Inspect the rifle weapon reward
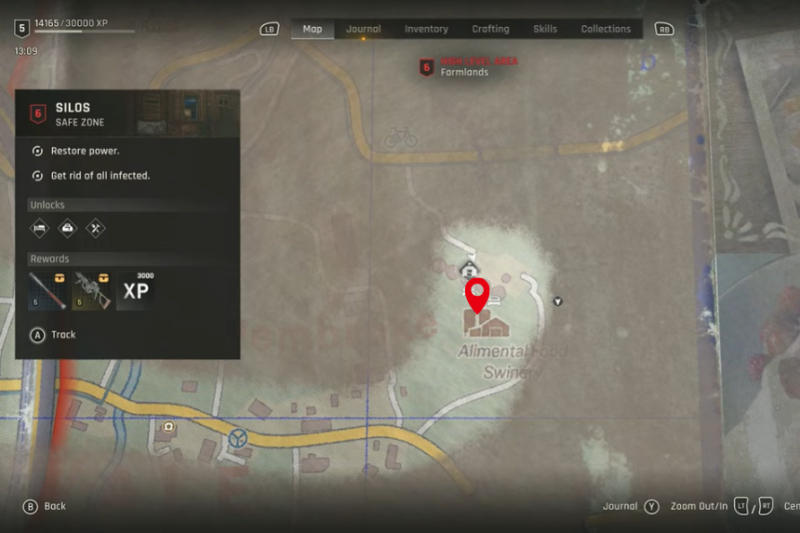 click(92, 290)
